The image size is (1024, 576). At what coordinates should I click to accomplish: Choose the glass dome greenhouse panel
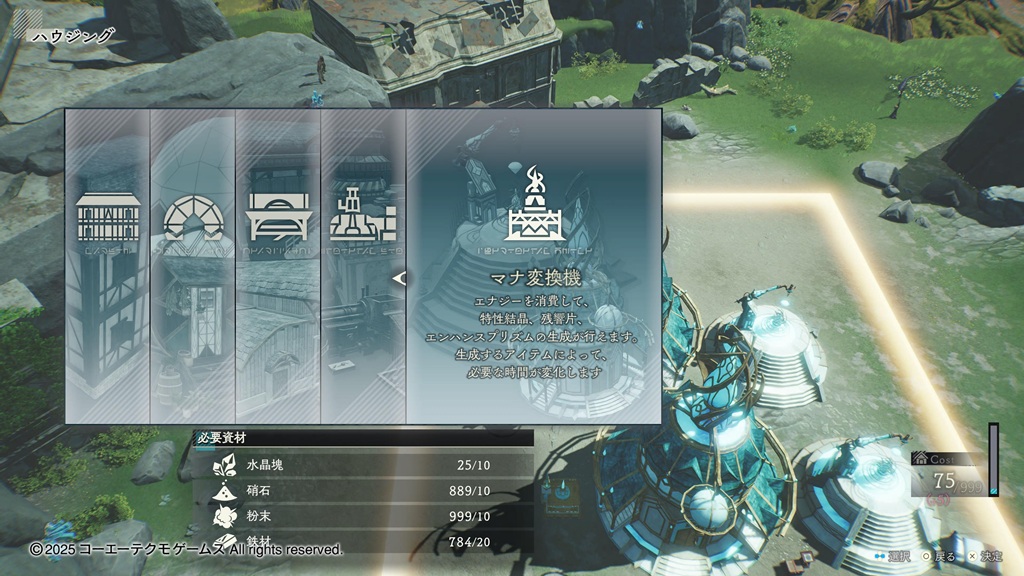pyautogui.click(x=193, y=266)
